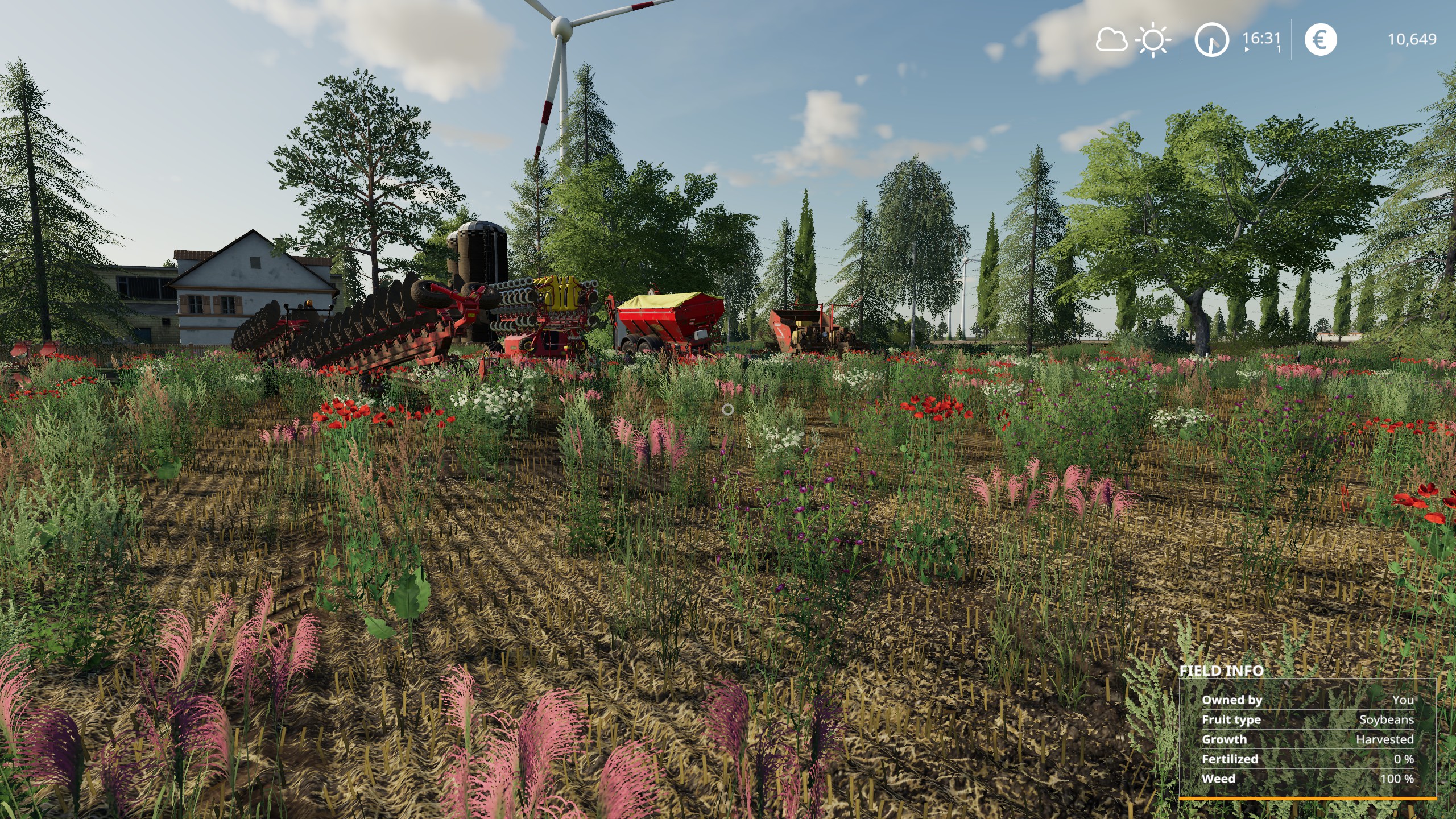Click the euro money icon
The width and height of the screenshot is (1456, 819).
click(1320, 40)
